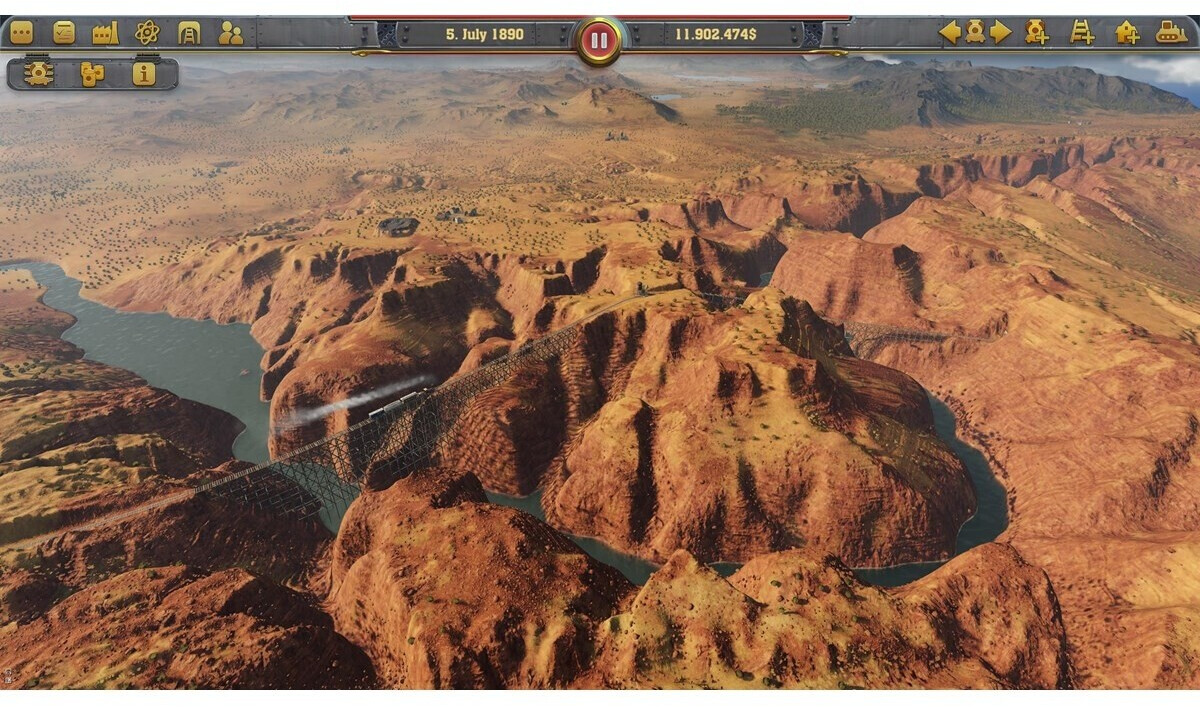Select the next train arrow
This screenshot has height=707, width=1200.
tap(1001, 32)
